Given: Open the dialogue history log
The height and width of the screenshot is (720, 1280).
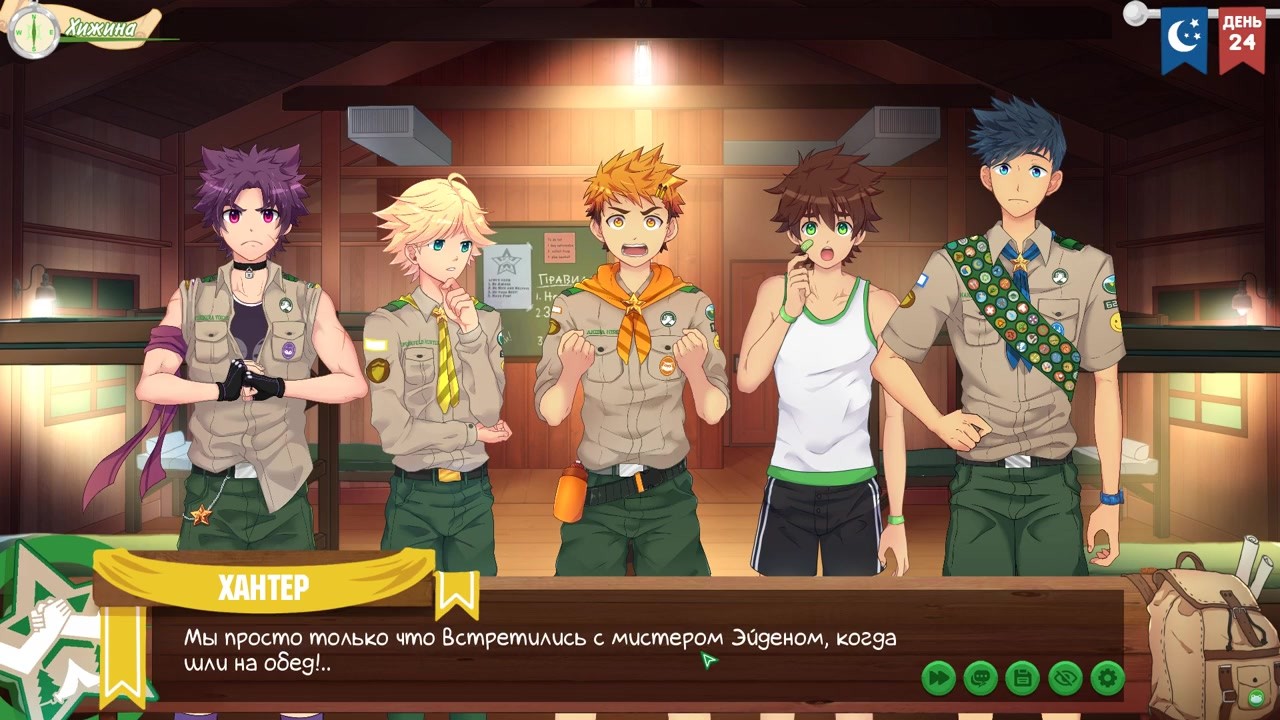Looking at the screenshot, I should click(980, 678).
